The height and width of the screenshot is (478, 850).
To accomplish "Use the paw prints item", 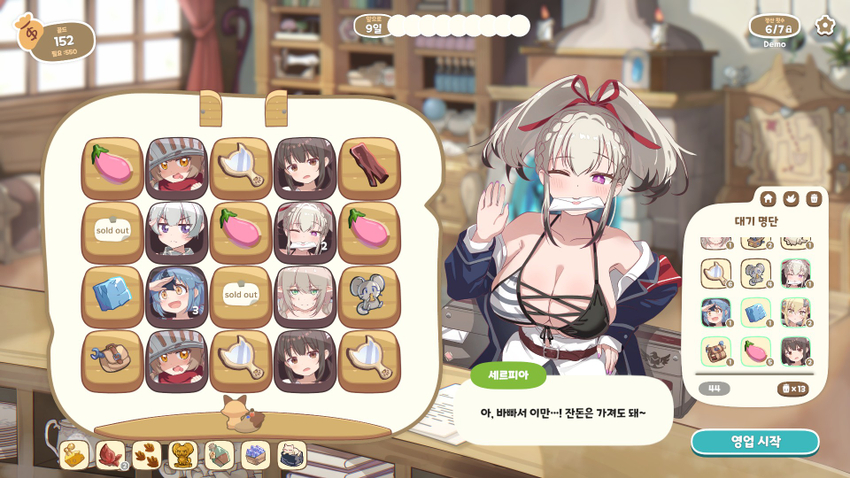I will coord(147,455).
